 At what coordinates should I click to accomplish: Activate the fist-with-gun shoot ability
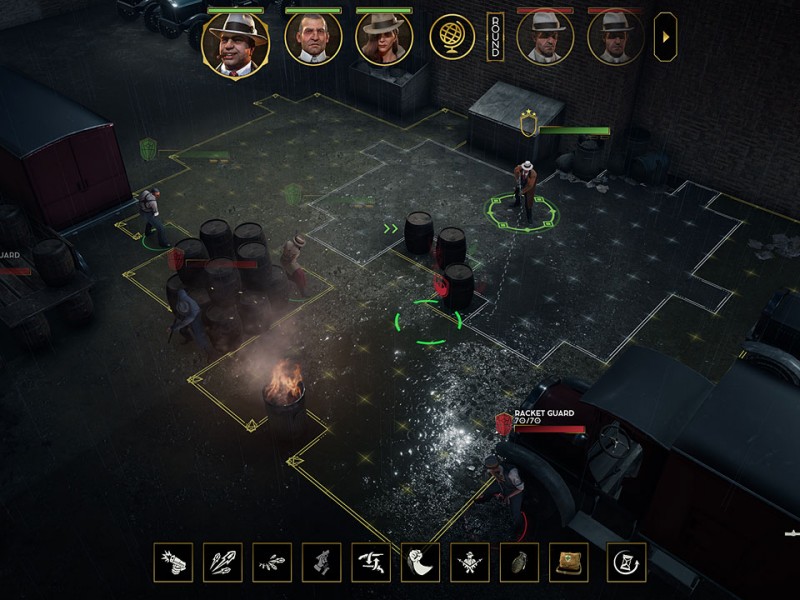click(173, 562)
